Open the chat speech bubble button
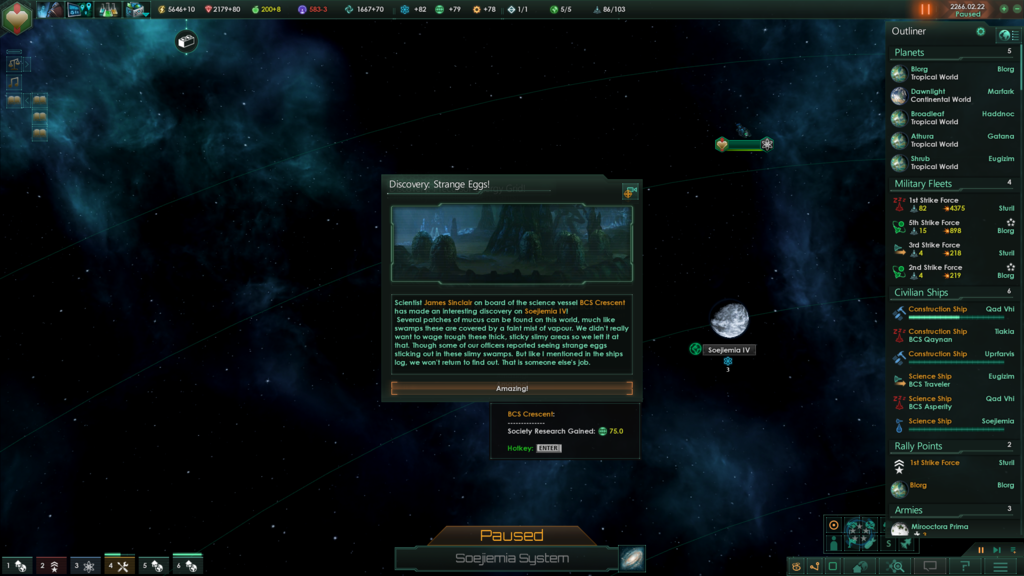The image size is (1024, 576). (930, 566)
